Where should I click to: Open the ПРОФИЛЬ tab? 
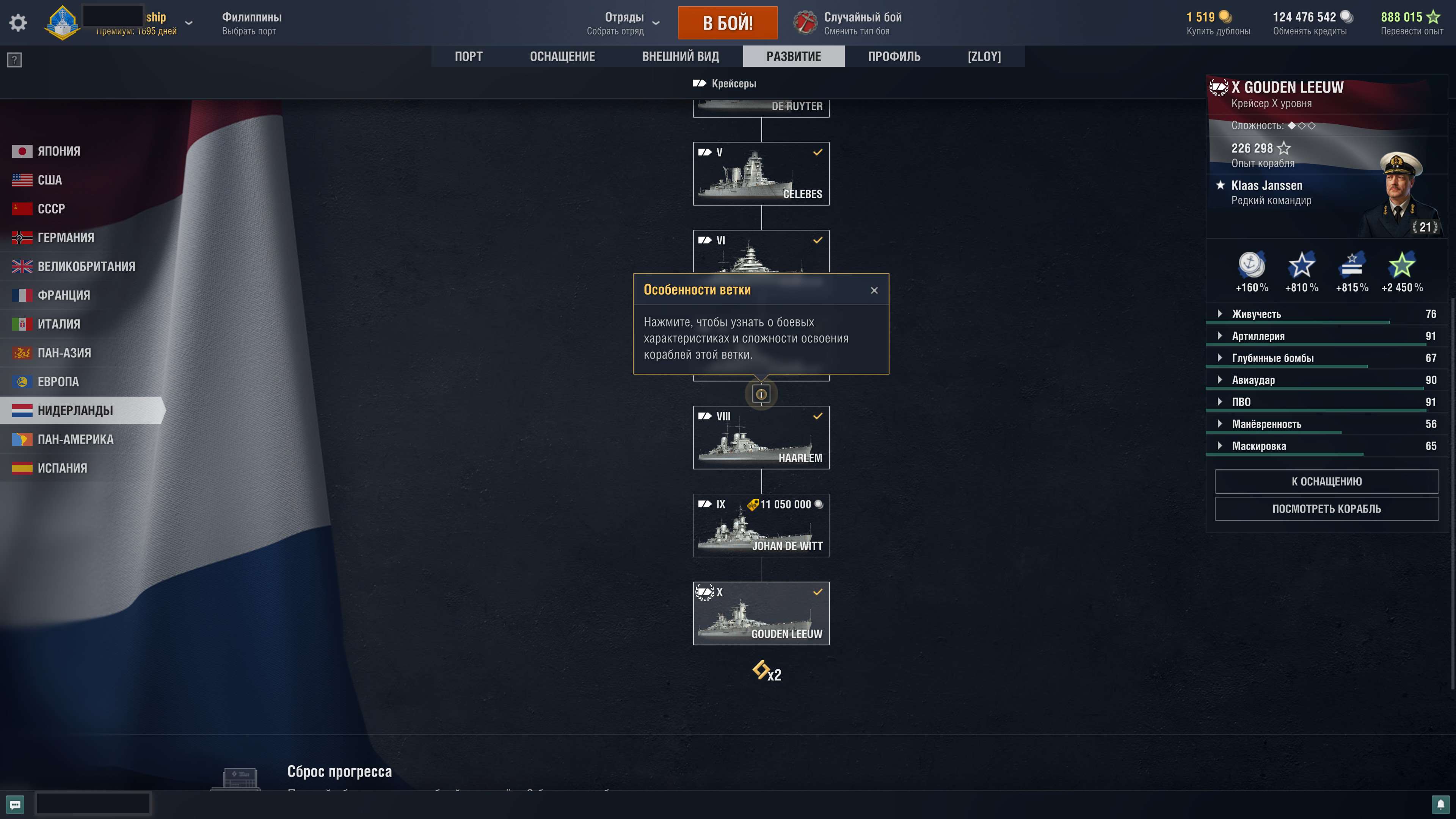(x=894, y=56)
